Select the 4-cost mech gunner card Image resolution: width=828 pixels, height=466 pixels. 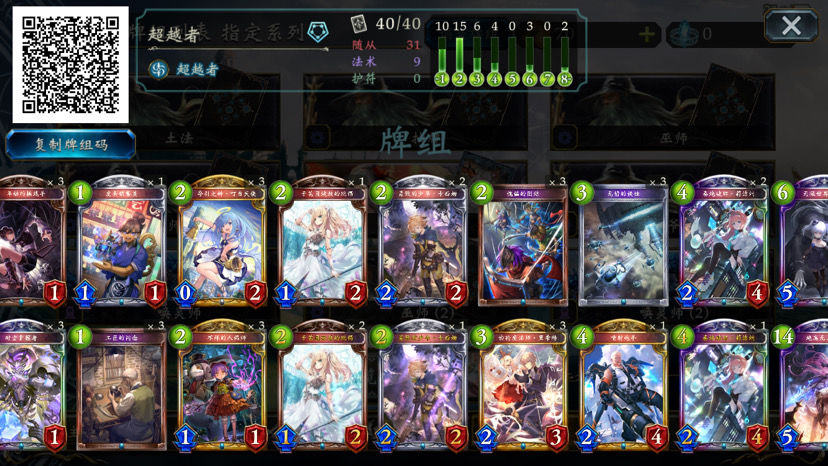click(621, 385)
